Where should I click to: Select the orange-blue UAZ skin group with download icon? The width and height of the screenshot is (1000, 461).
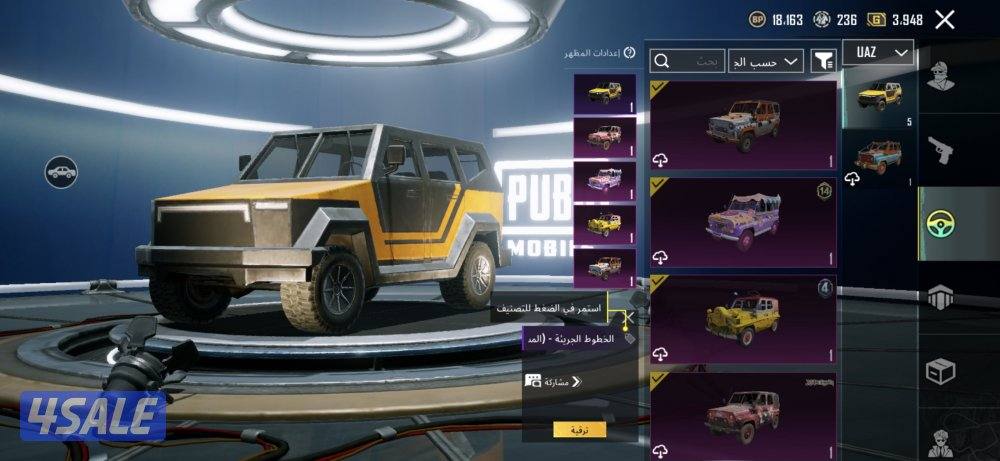point(878,159)
